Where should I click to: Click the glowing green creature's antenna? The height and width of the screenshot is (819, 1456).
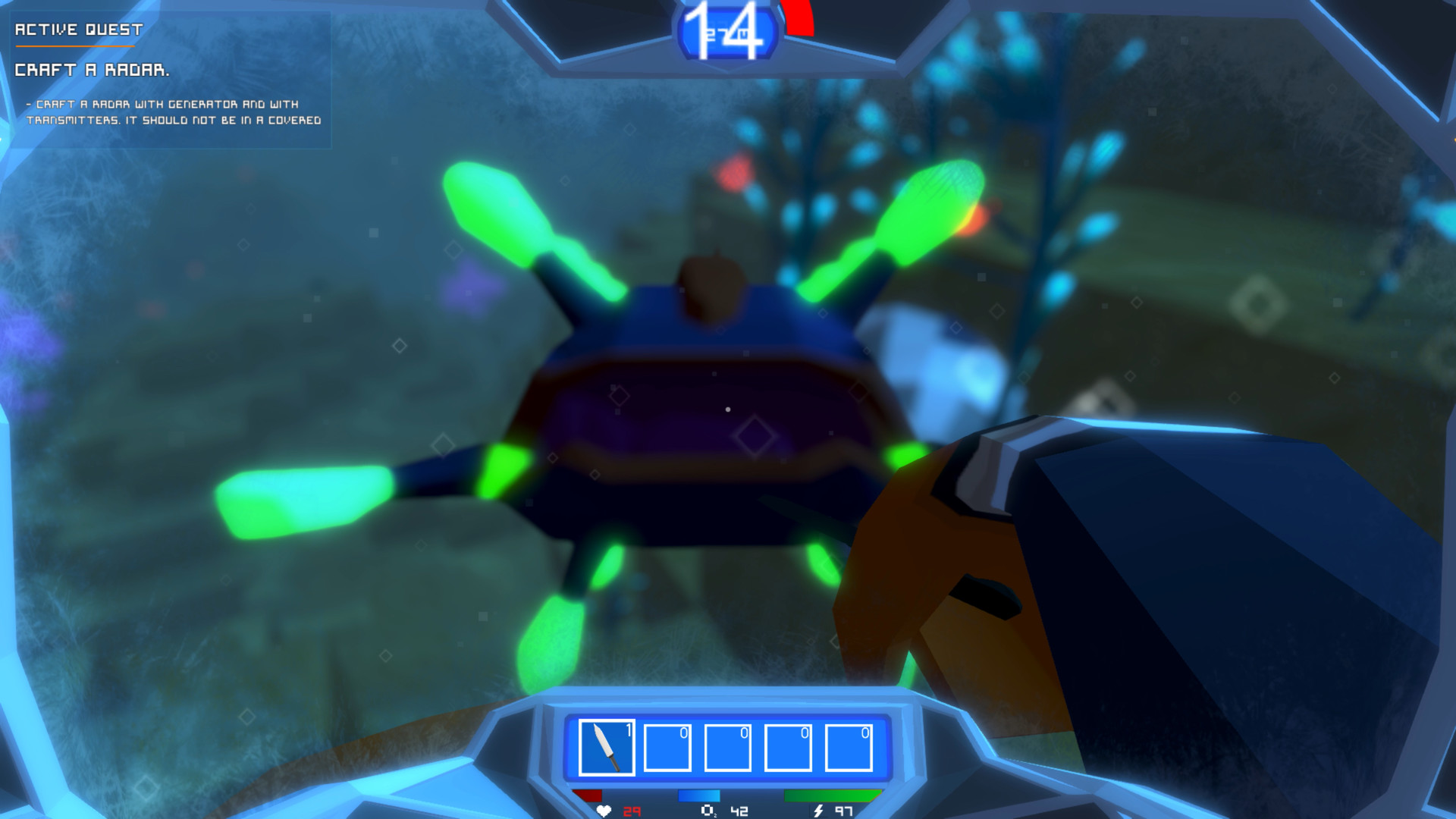pyautogui.click(x=493, y=212)
